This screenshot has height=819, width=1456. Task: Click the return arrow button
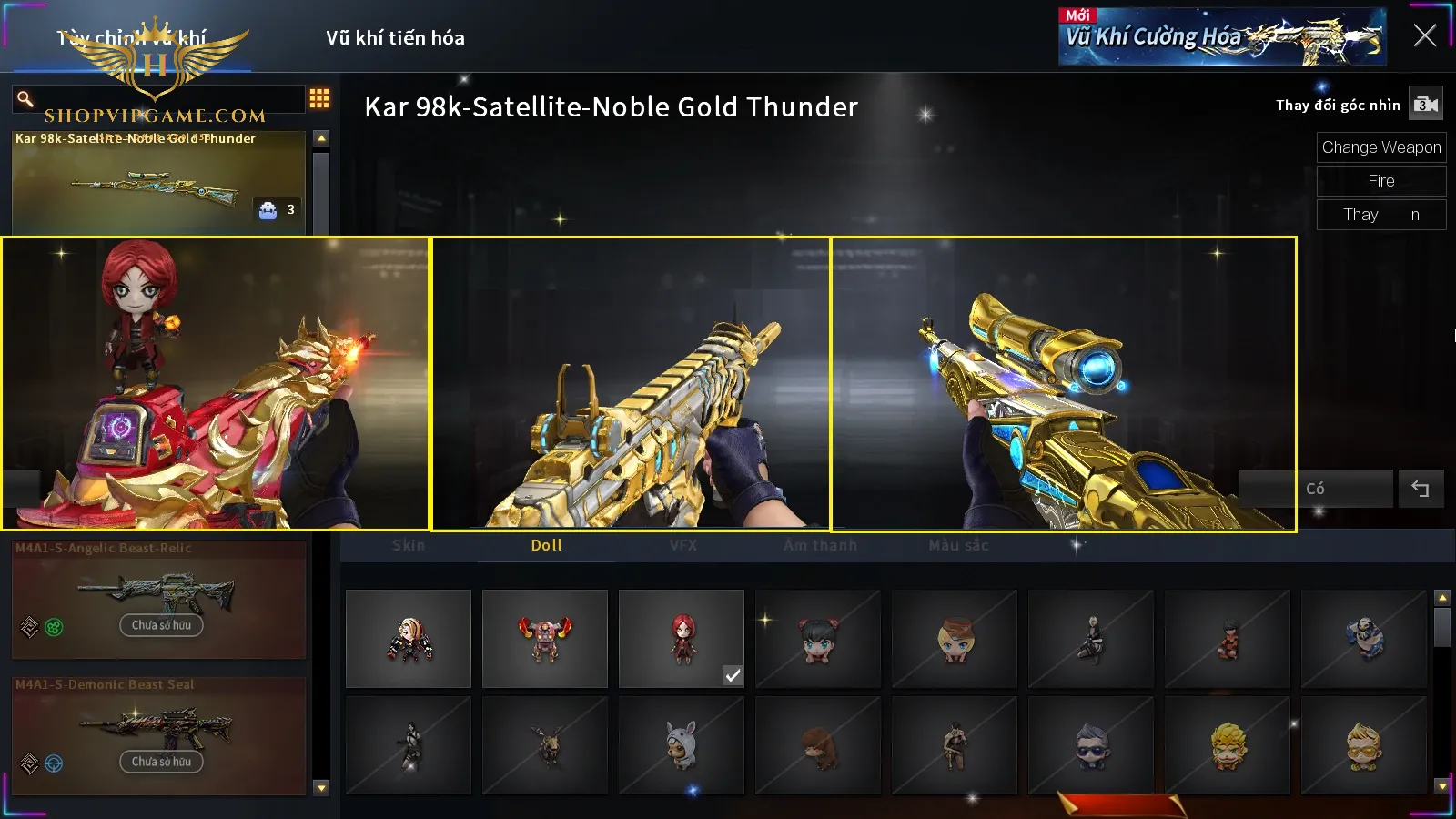(x=1420, y=489)
